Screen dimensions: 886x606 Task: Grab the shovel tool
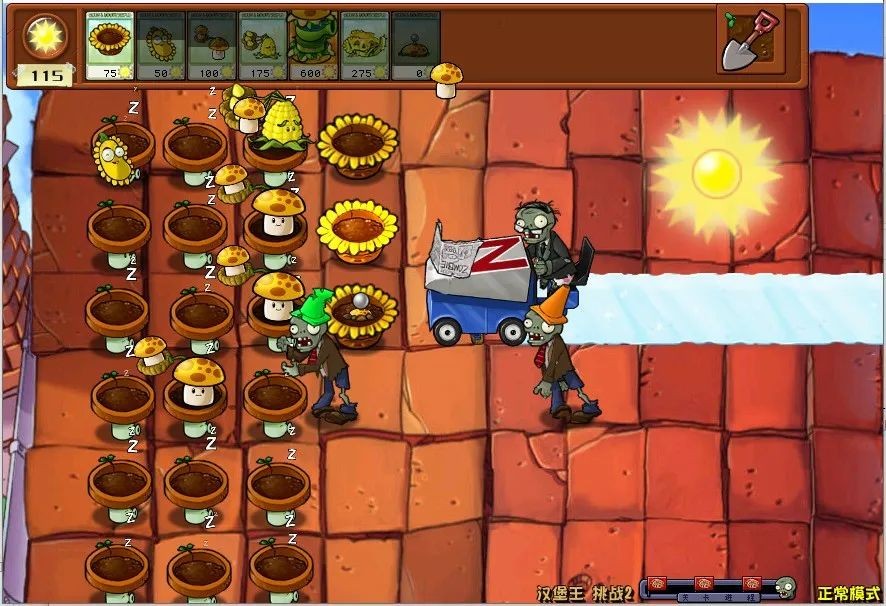[750, 39]
